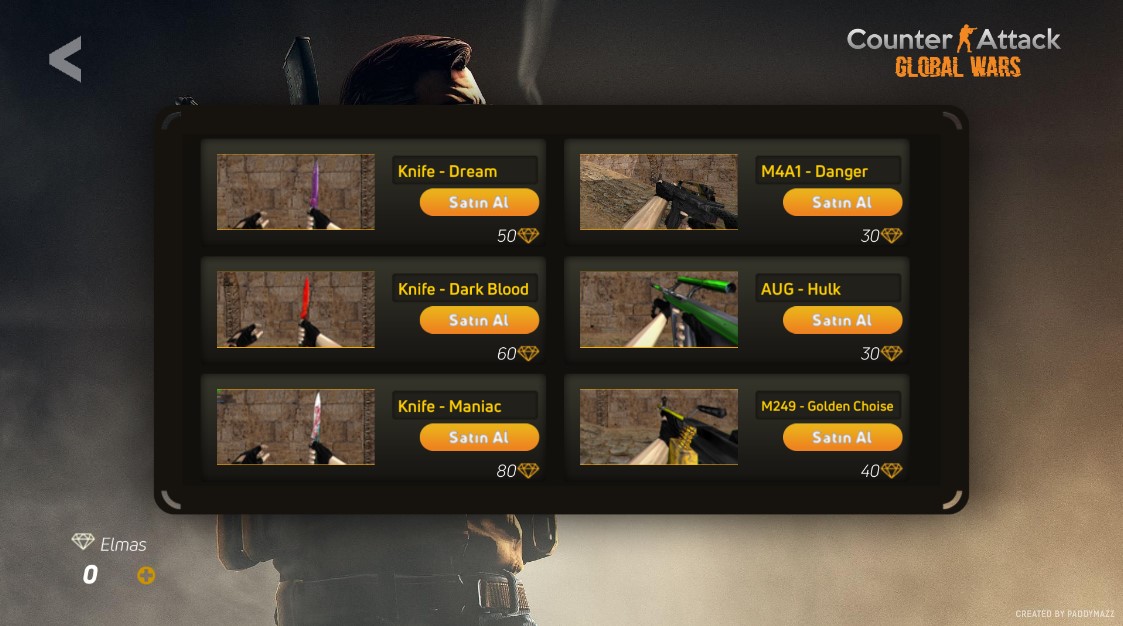Screen dimensions: 1123x626
Task: Buy the Knife - Maniac skin
Action: pos(479,437)
